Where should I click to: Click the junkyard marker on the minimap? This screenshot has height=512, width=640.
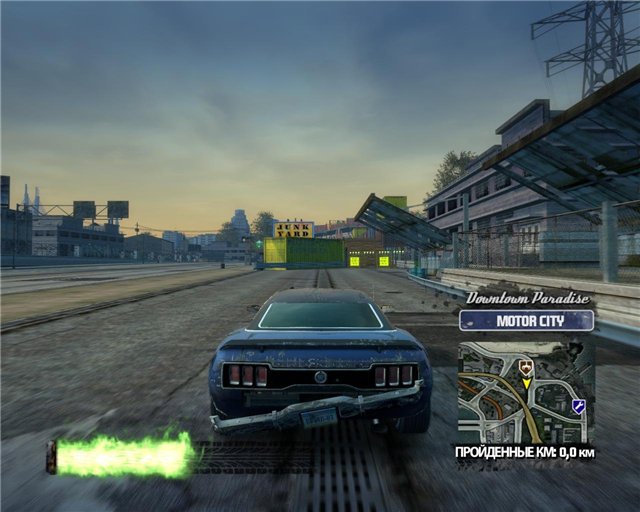click(526, 368)
